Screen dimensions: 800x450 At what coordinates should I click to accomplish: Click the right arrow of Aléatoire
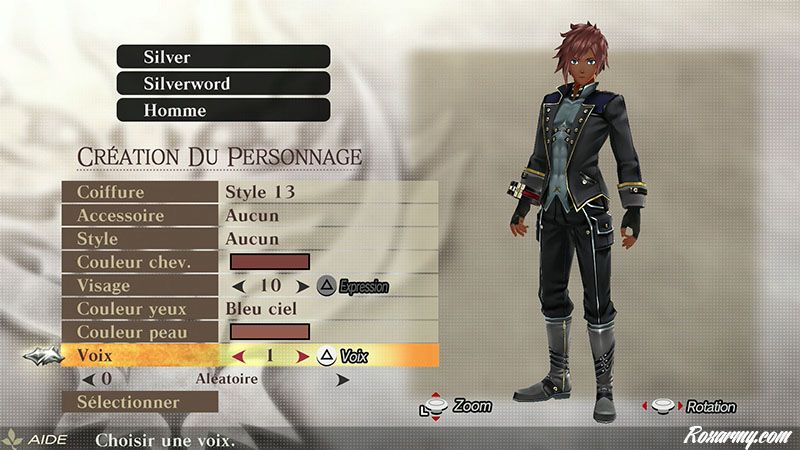343,380
